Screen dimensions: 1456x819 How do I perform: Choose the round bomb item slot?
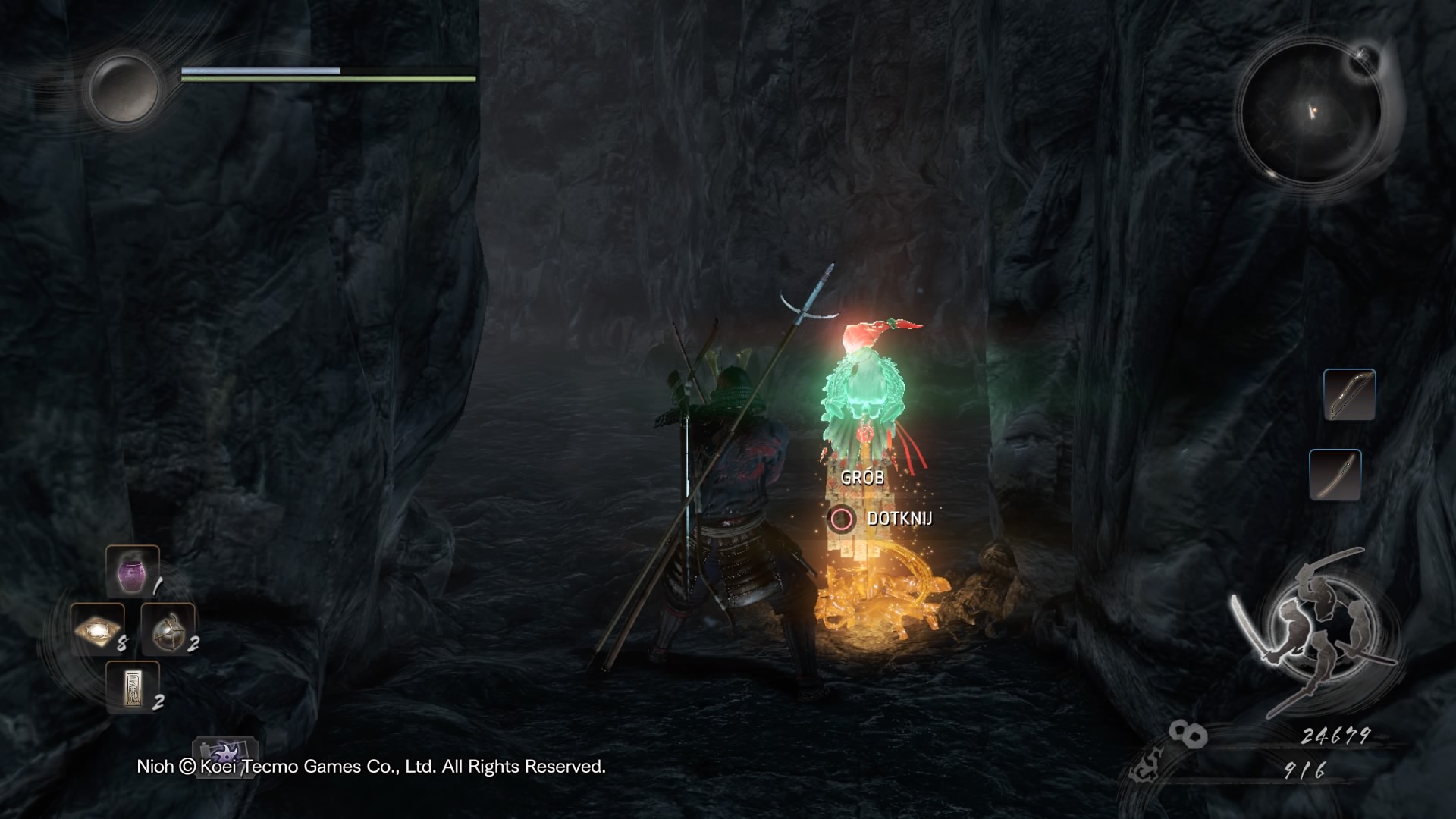click(168, 629)
